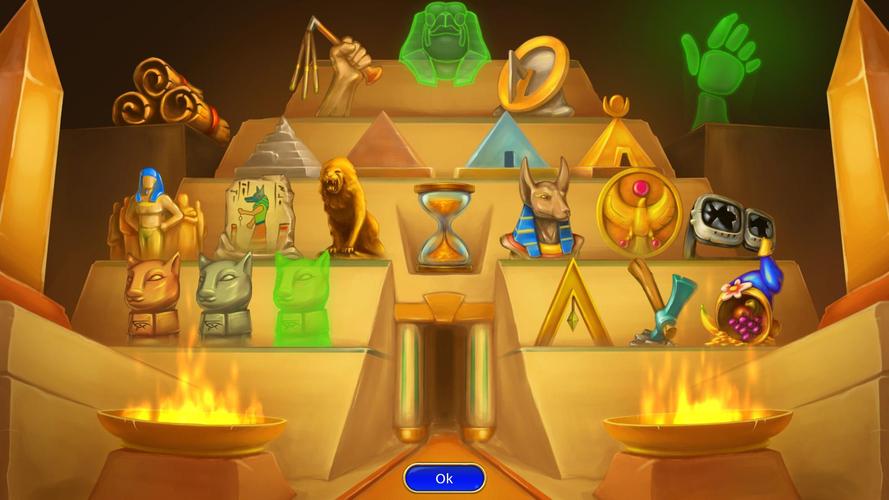Select the Anubis stone tablet trophy

[x=255, y=216]
